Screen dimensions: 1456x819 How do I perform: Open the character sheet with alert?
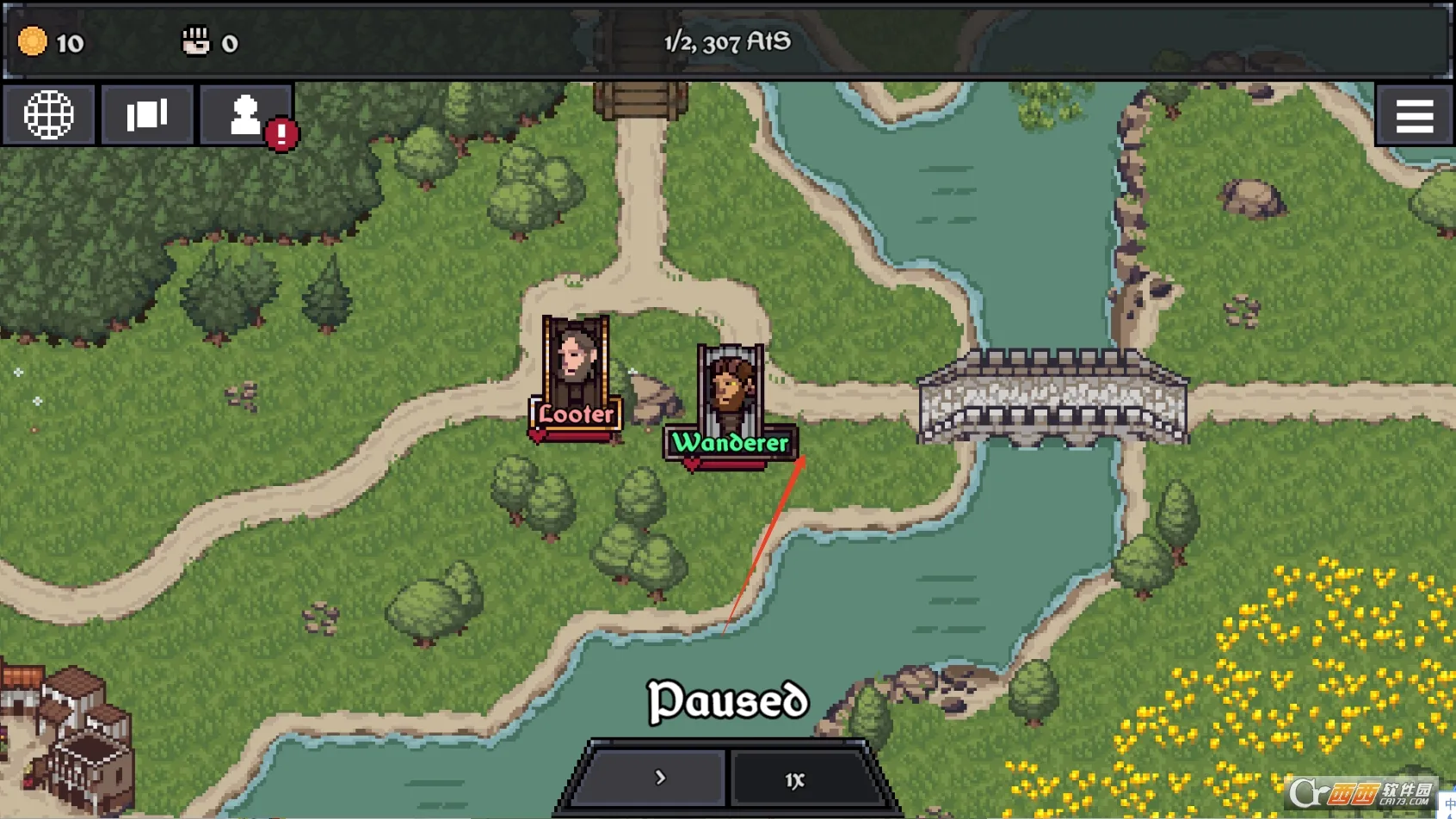click(x=246, y=114)
